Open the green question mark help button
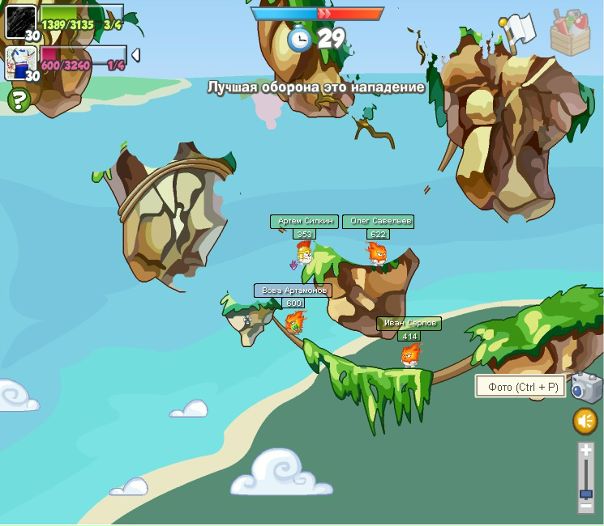The height and width of the screenshot is (526, 604). click(17, 99)
